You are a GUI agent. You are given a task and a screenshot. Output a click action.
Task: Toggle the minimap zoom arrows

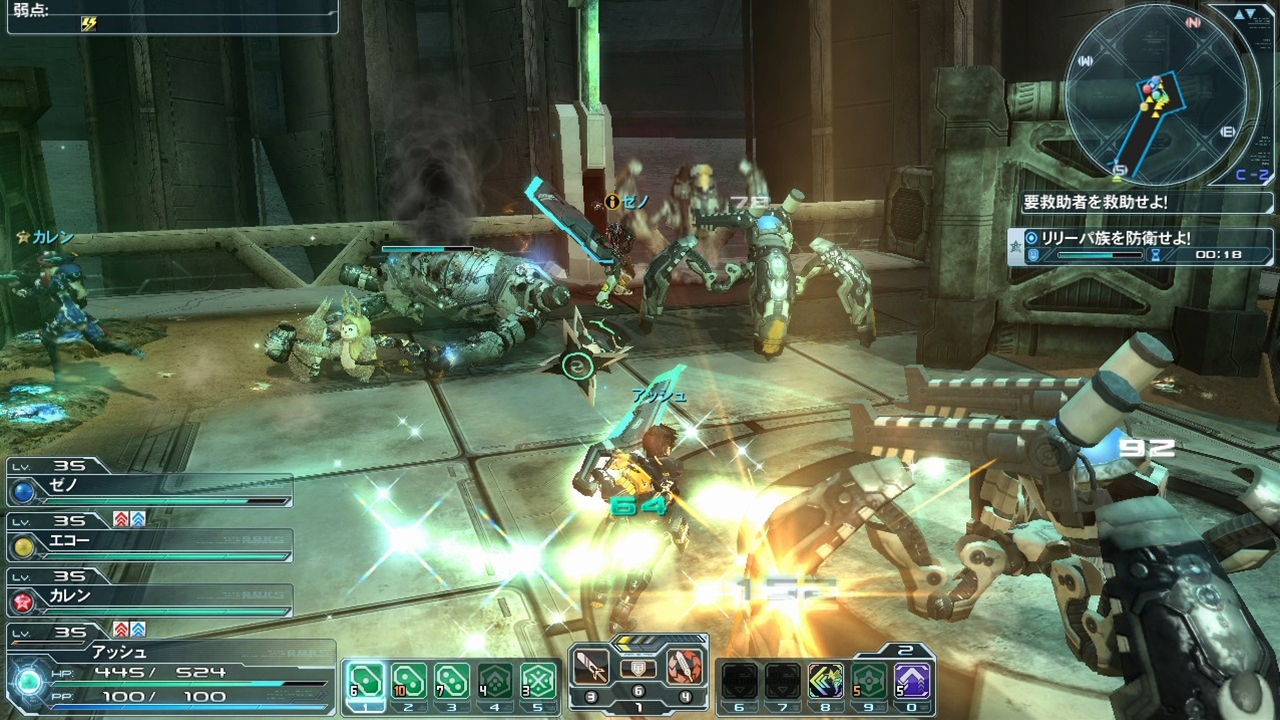1245,14
